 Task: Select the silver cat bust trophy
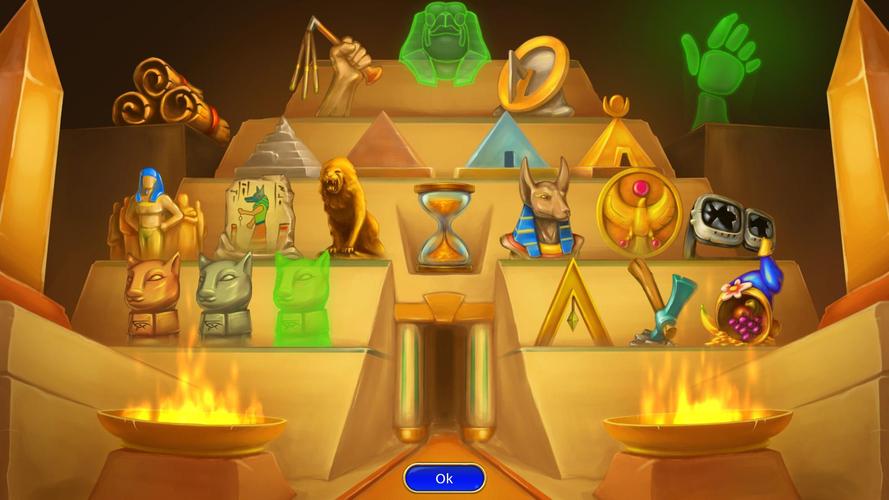click(224, 295)
